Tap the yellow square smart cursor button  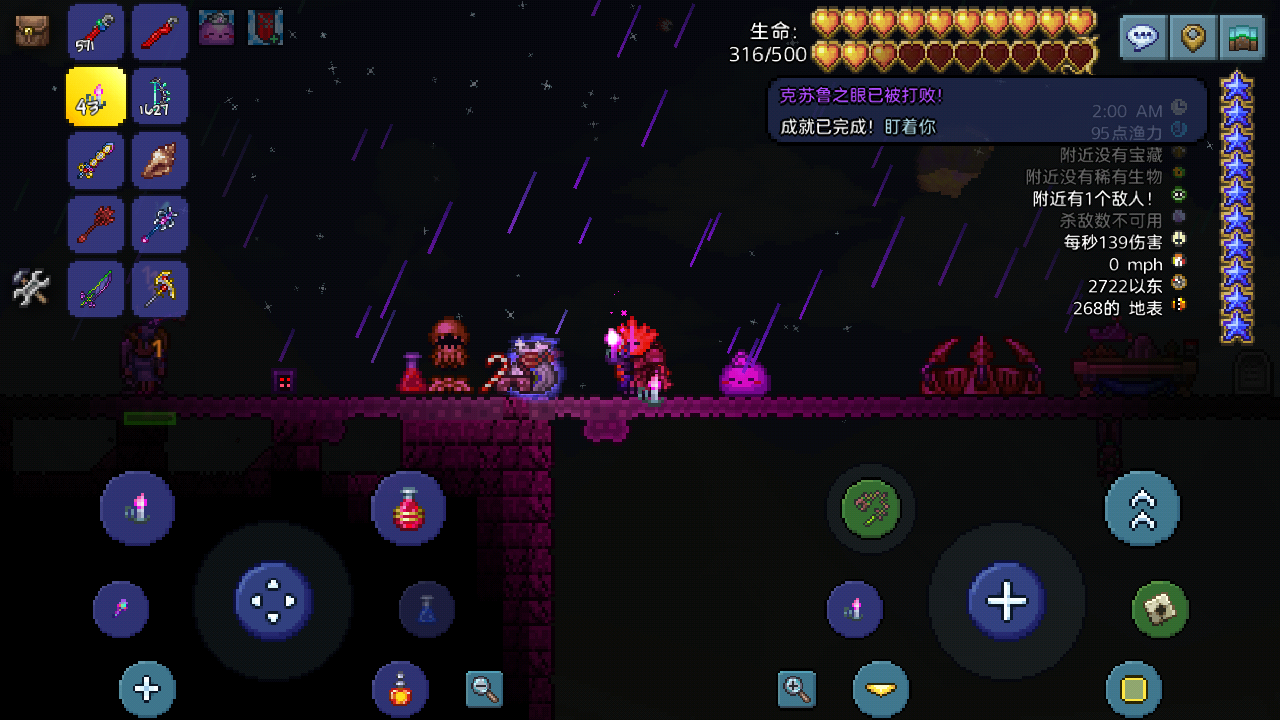[1133, 689]
